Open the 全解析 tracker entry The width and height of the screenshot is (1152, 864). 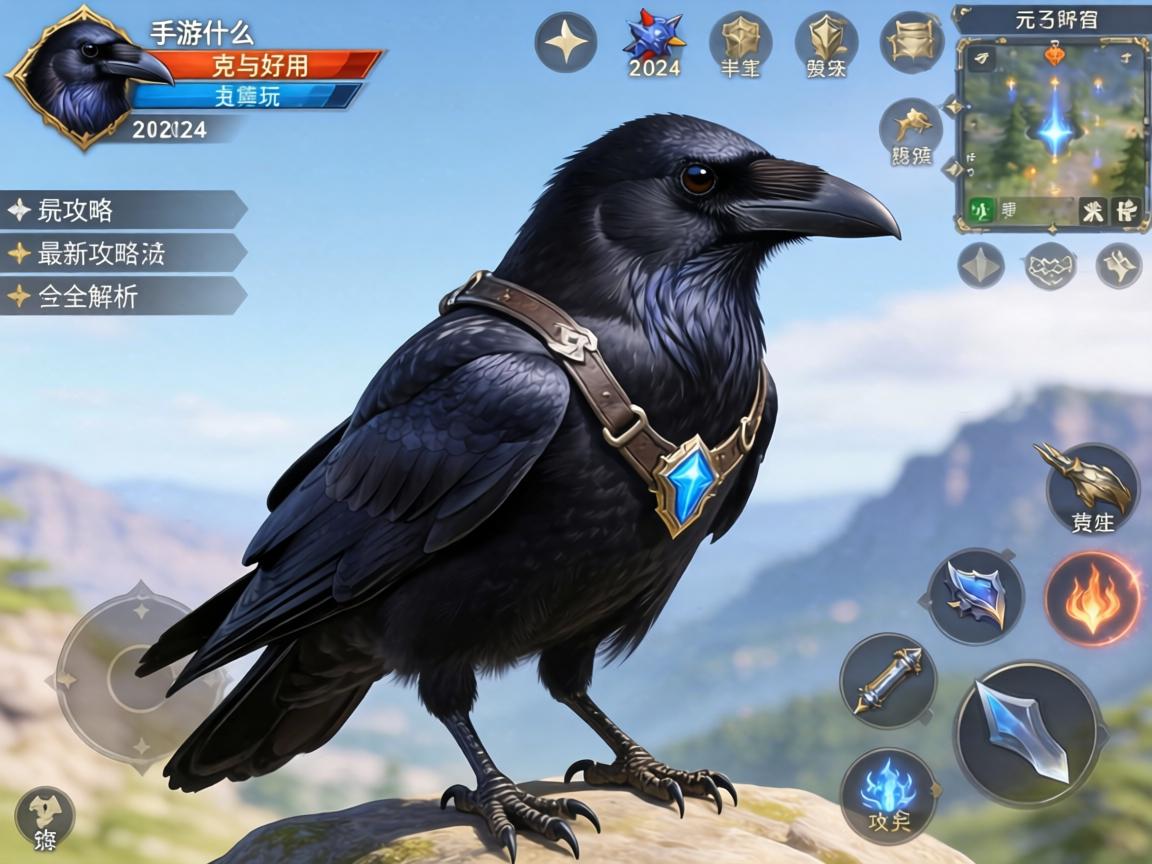pyautogui.click(x=120, y=297)
